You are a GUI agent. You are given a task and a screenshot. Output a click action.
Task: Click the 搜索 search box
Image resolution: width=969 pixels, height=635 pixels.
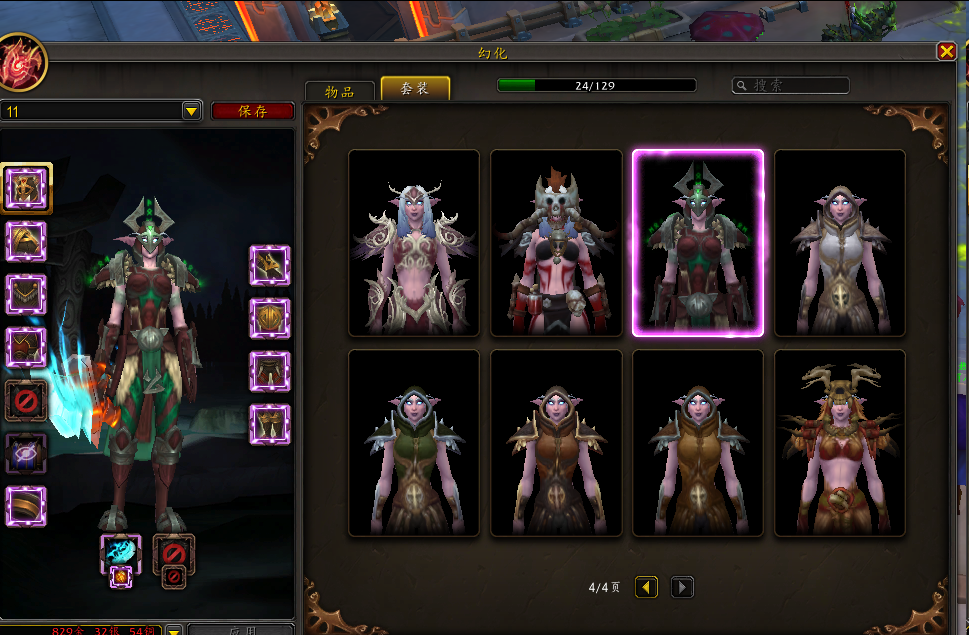point(790,86)
